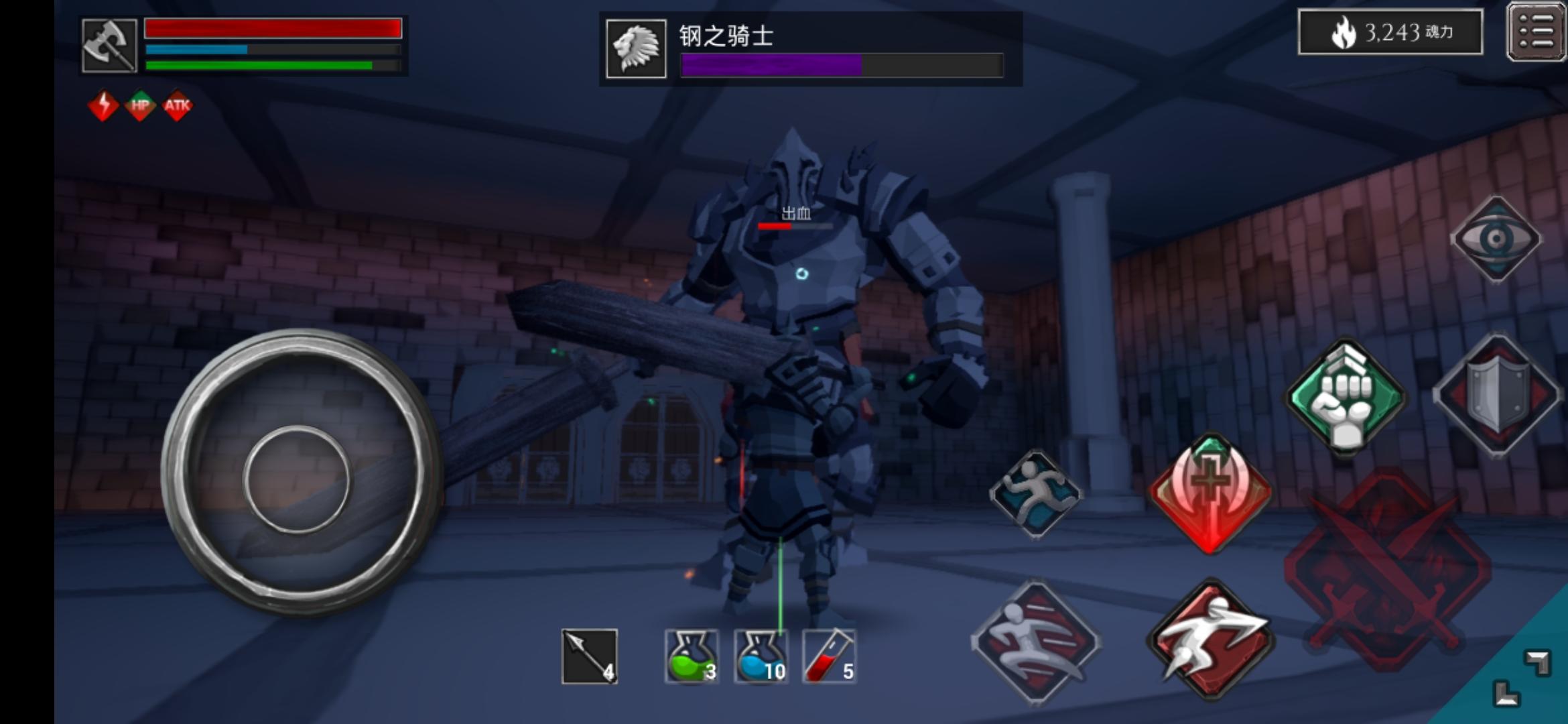Open the list menu button
Screen dimensions: 1568x724
point(1536,32)
